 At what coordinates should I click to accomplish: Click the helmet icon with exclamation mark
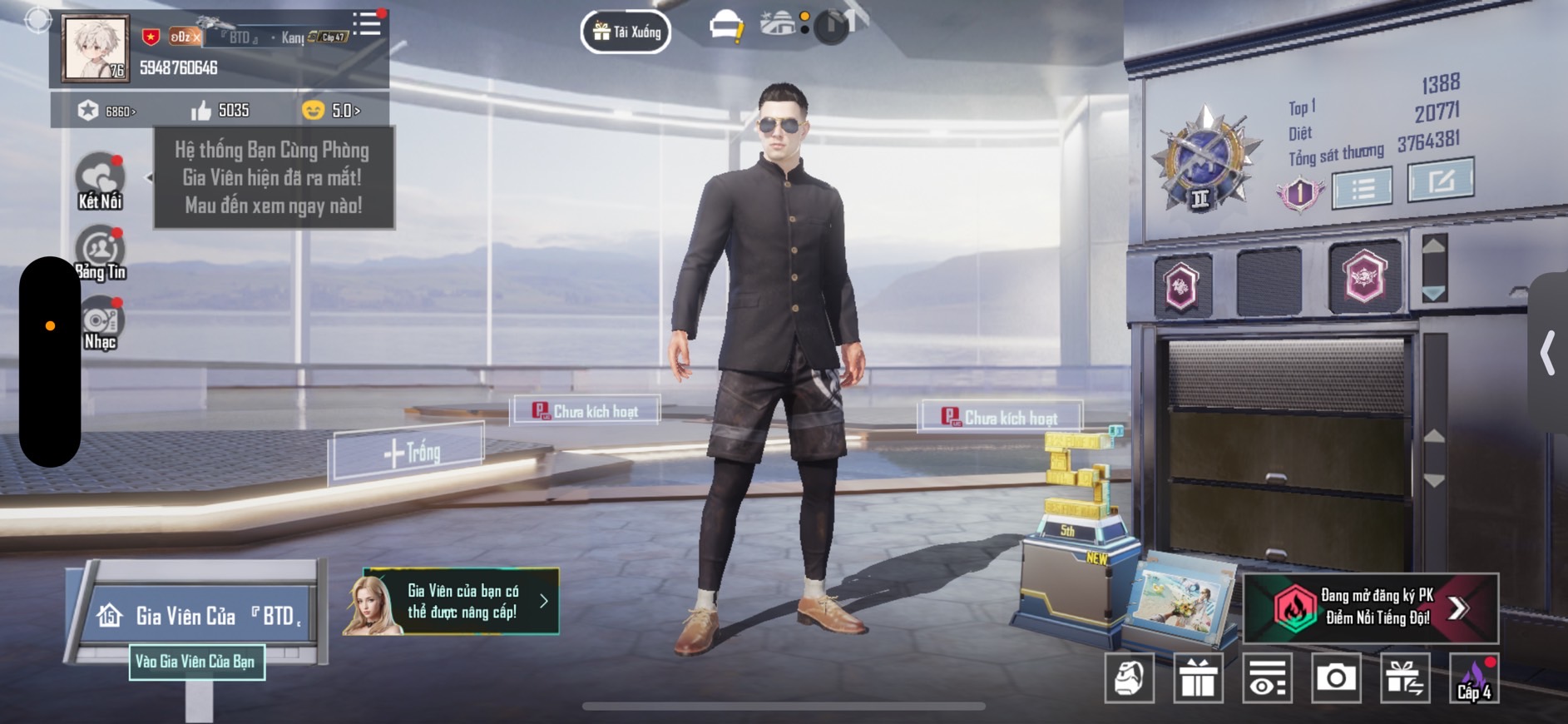click(726, 27)
